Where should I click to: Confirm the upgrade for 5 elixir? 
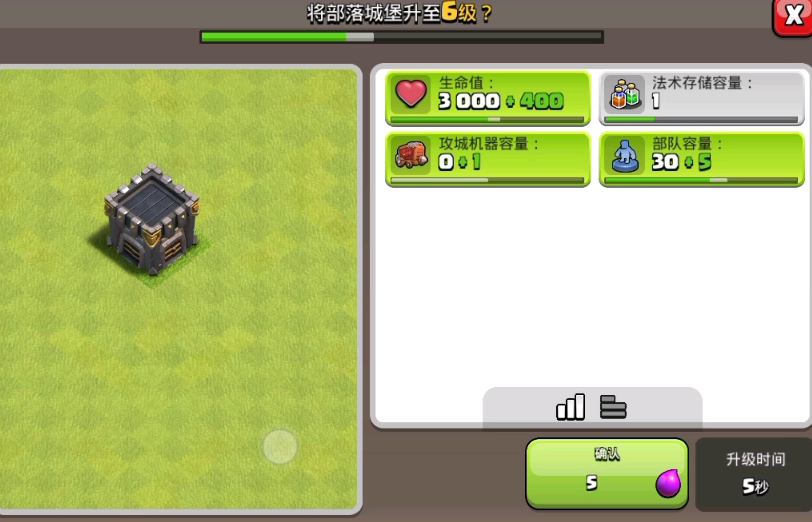tap(606, 472)
